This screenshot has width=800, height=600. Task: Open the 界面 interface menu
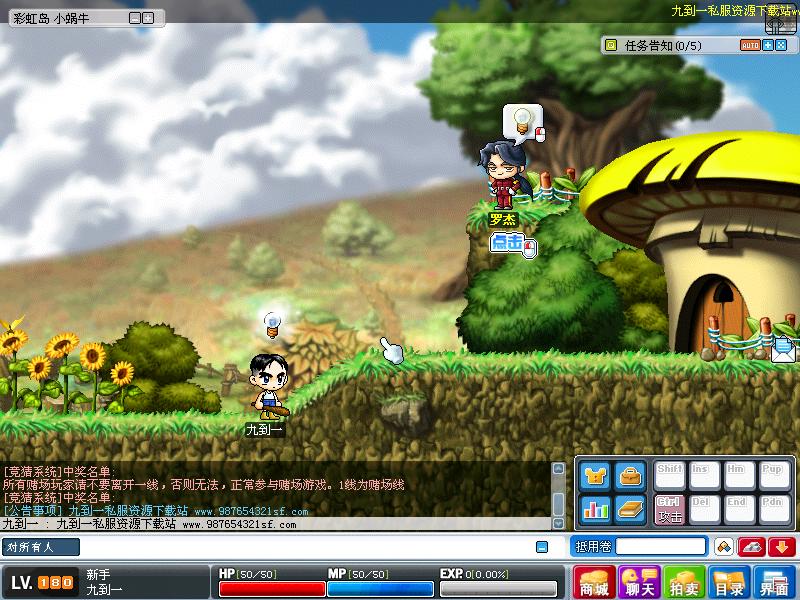(x=774, y=582)
